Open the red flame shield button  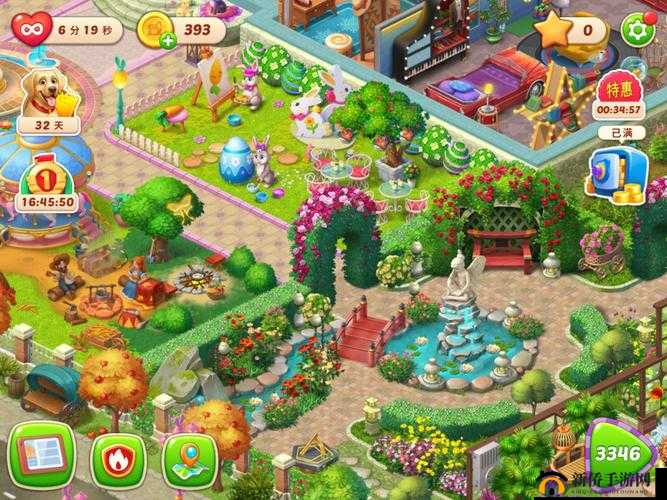coord(118,459)
